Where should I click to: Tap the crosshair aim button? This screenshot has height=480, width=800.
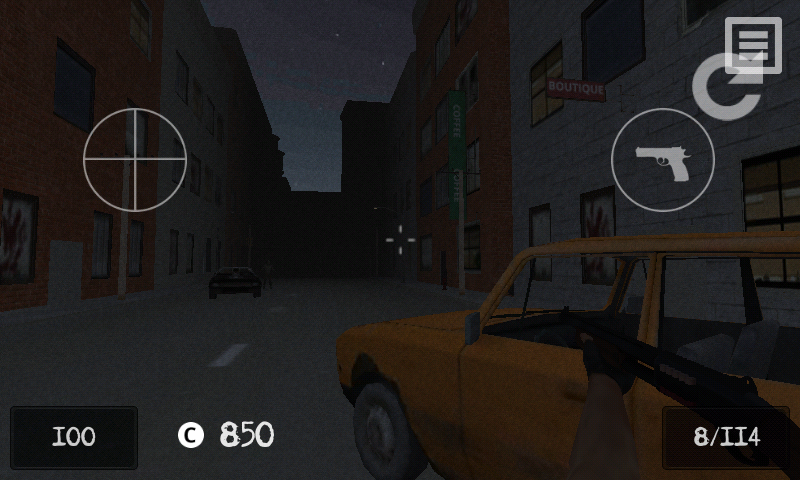135,160
